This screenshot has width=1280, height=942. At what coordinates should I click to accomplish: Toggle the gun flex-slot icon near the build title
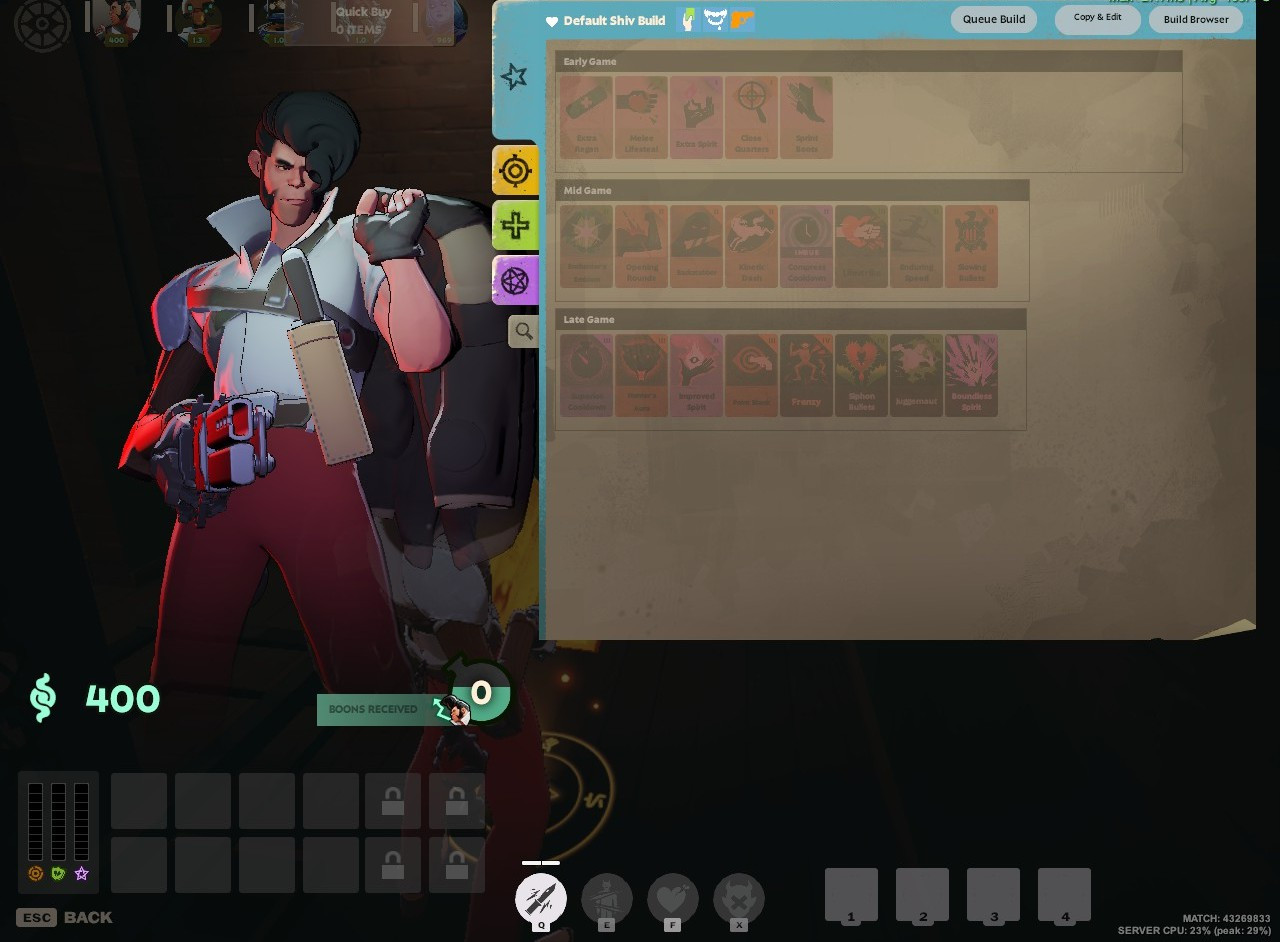741,19
